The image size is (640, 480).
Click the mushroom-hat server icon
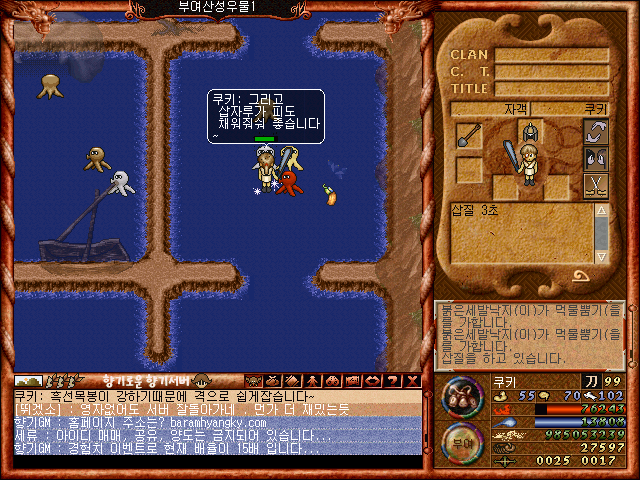[201, 380]
